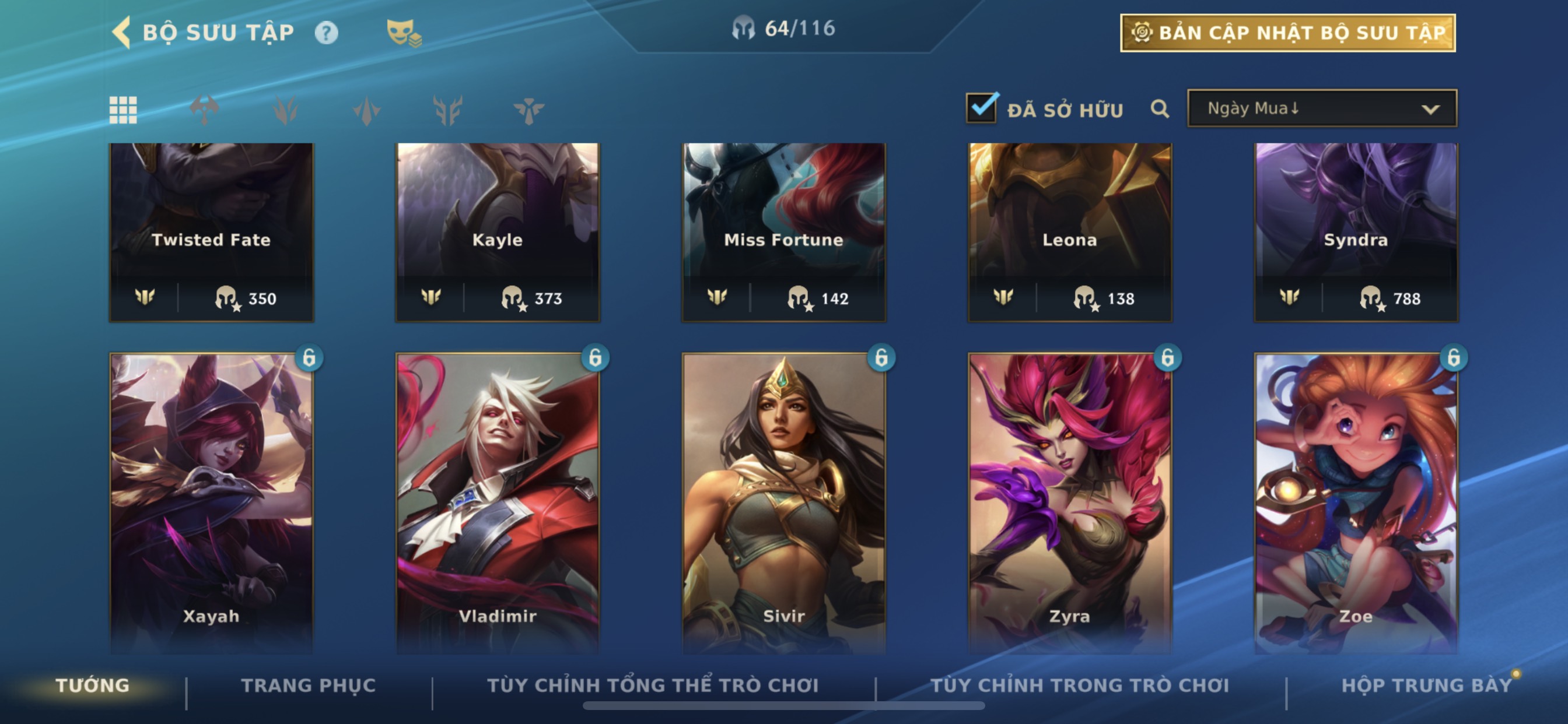1568x724 pixels.
Task: Click the golden mask and coins icon
Action: point(404,32)
